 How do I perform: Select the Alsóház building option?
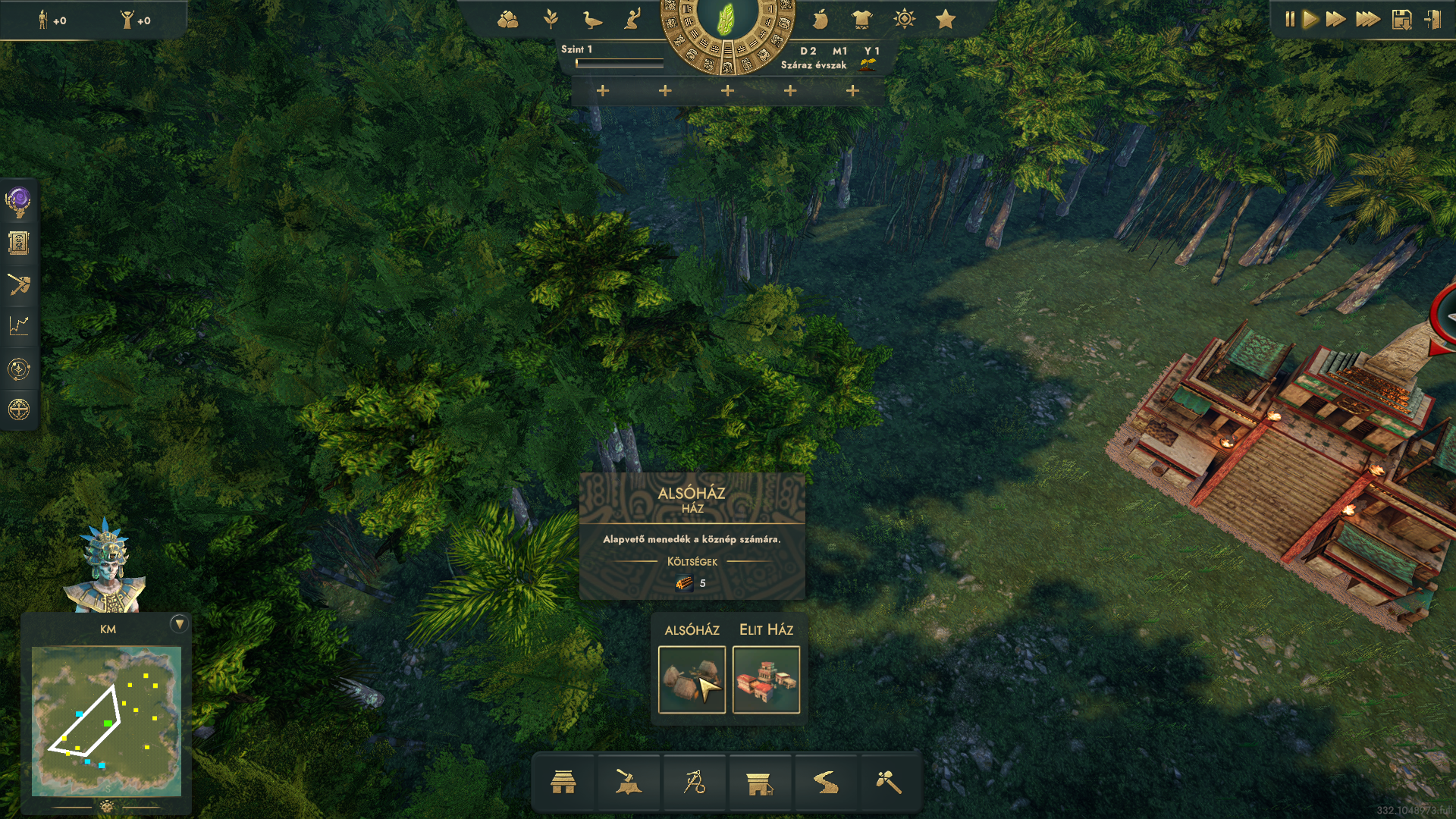pos(691,679)
